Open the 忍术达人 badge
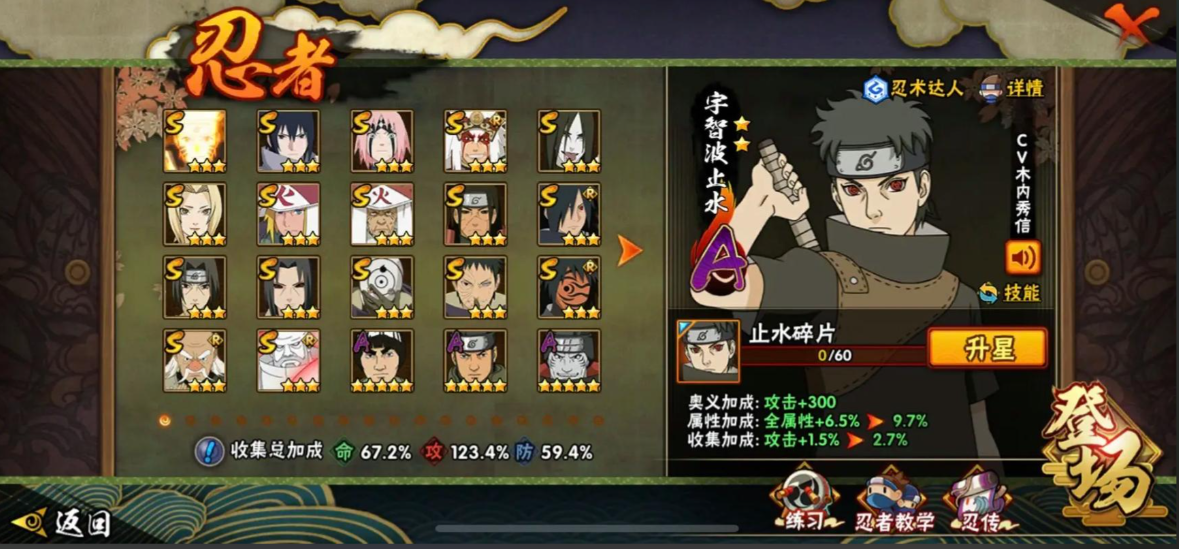The image size is (1179, 549). 913,89
